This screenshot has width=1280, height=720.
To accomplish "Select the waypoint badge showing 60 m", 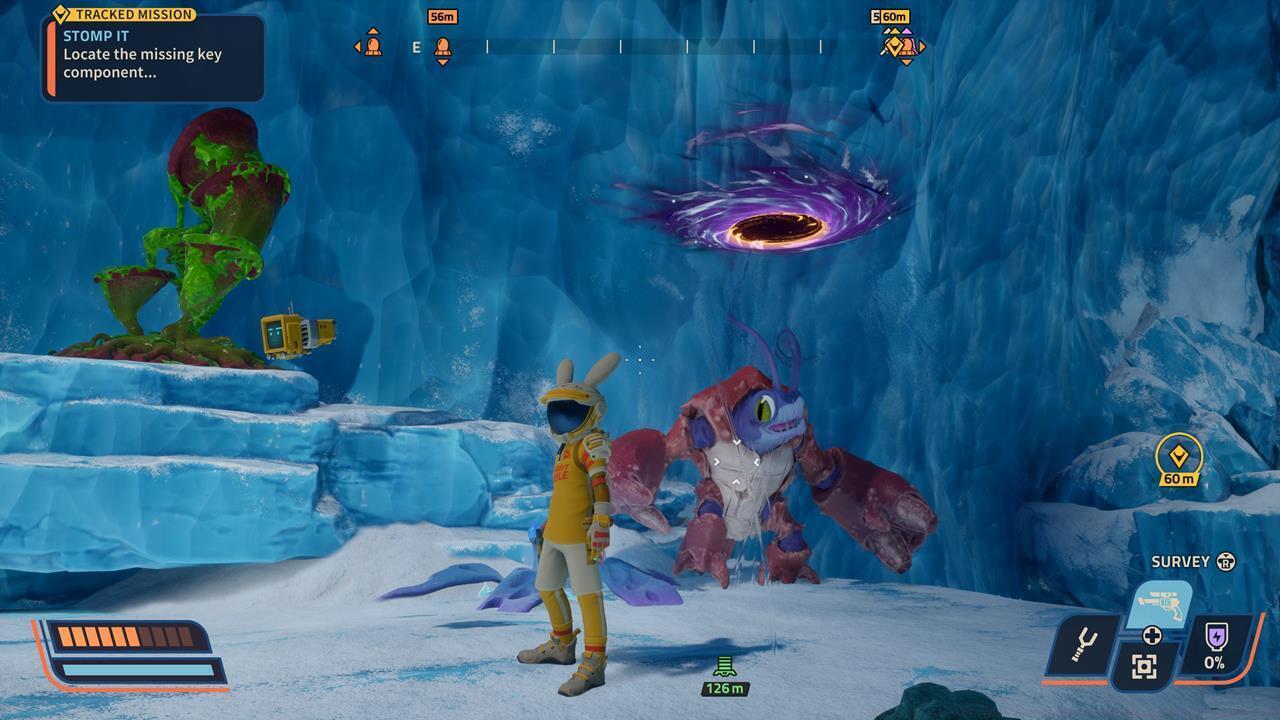I will pyautogui.click(x=1180, y=457).
